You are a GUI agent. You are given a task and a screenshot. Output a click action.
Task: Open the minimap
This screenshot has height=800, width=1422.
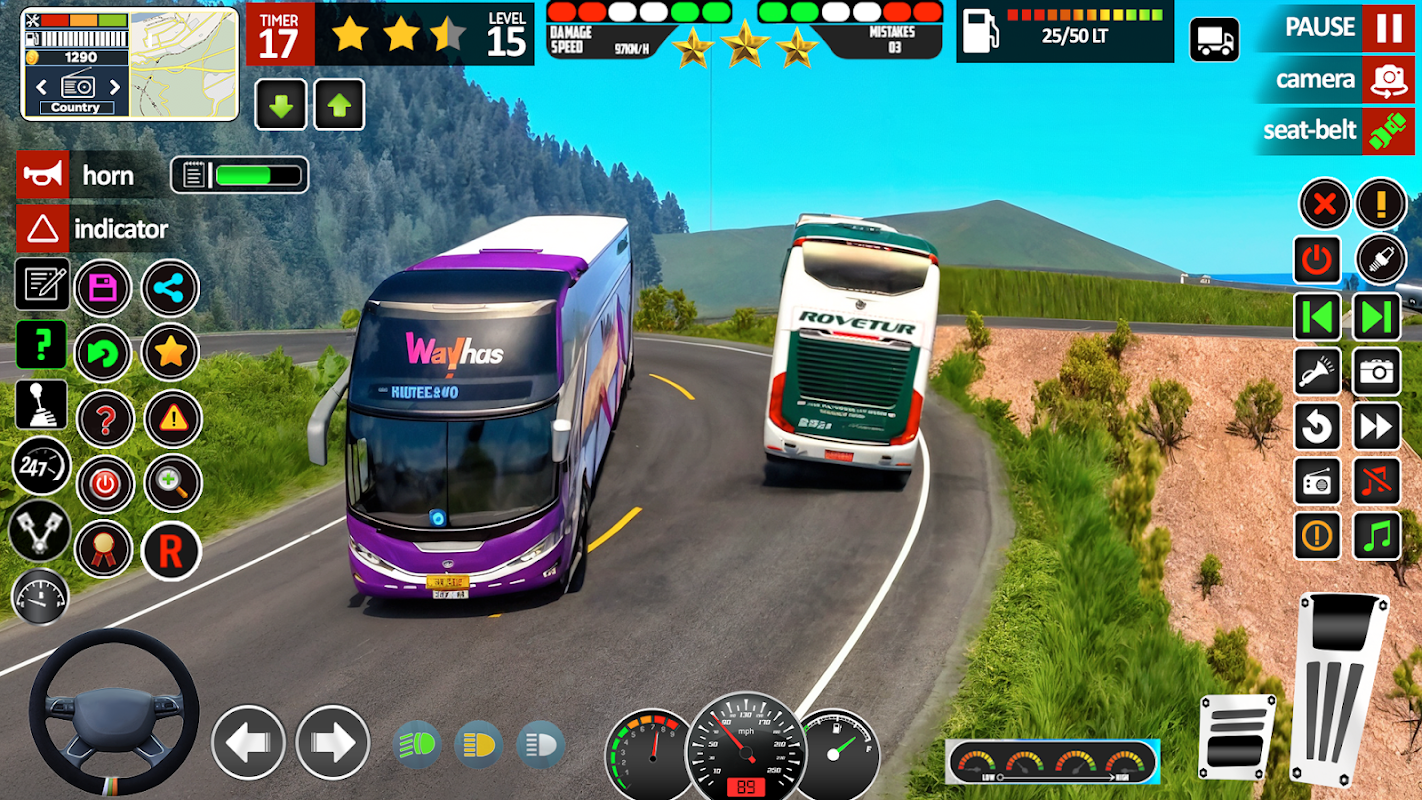pyautogui.click(x=184, y=63)
